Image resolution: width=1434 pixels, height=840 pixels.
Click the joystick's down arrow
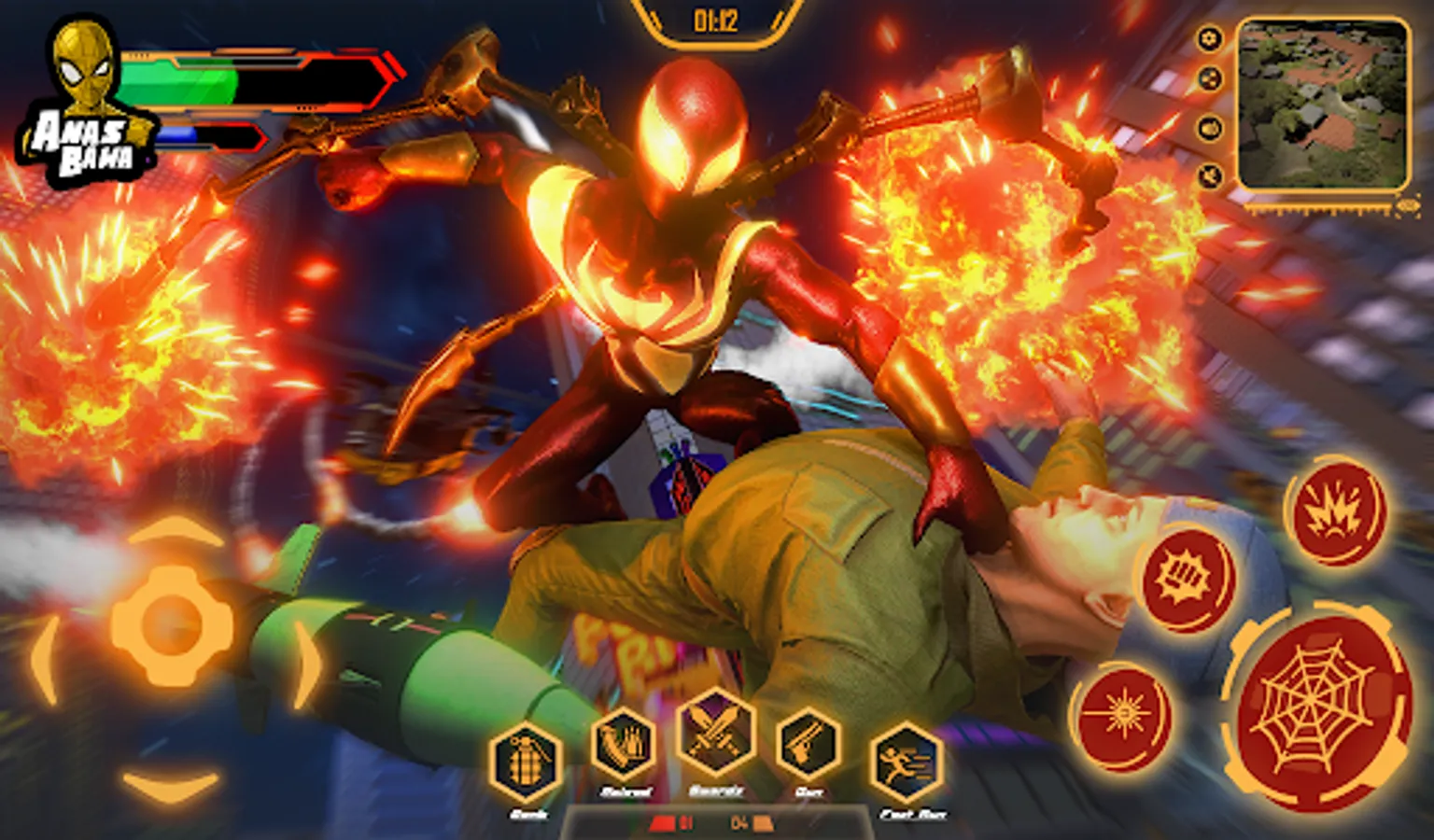(171, 785)
